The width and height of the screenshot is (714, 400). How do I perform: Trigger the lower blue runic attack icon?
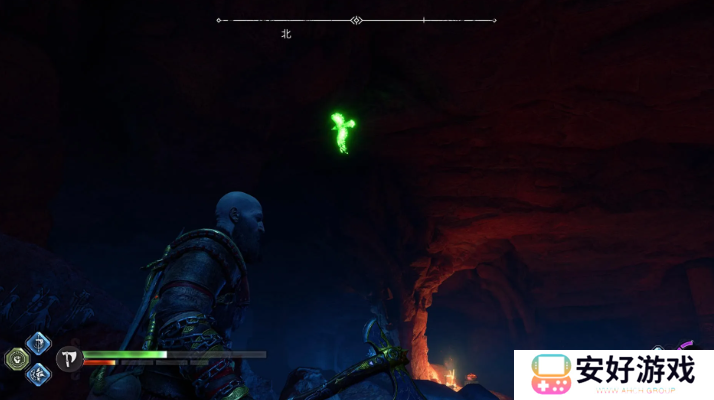tap(38, 375)
